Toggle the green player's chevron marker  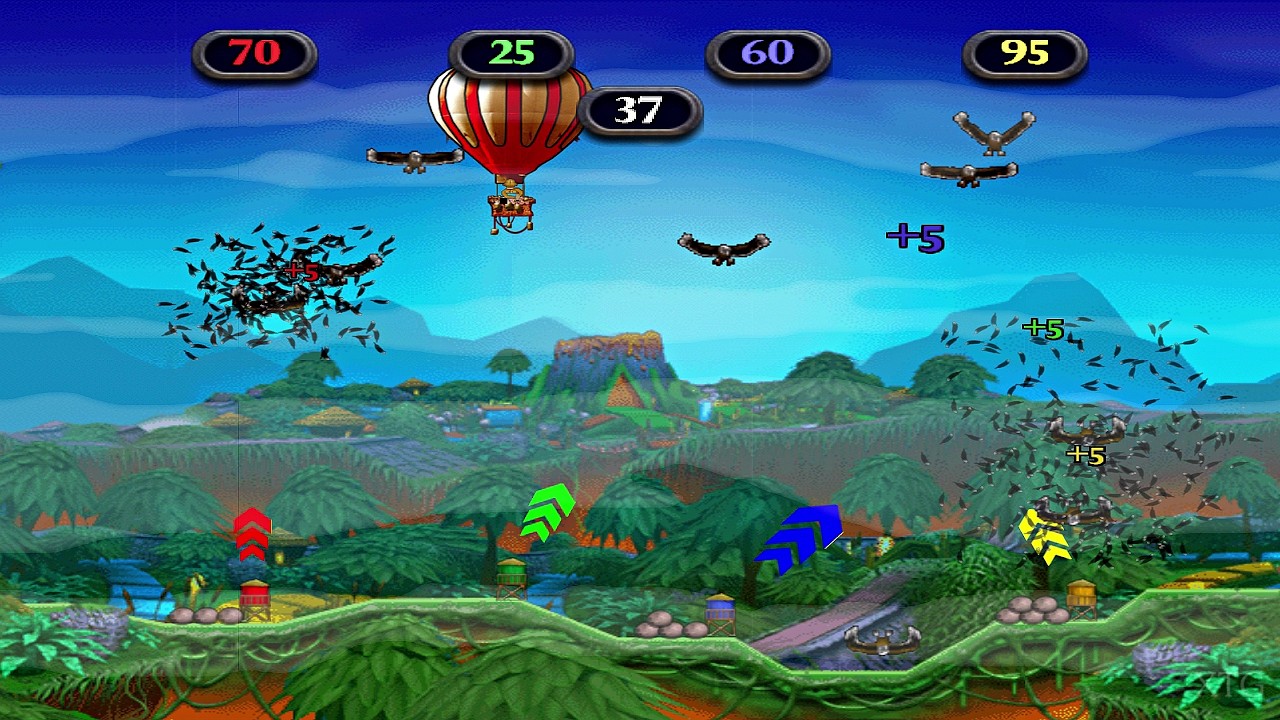coord(548,515)
